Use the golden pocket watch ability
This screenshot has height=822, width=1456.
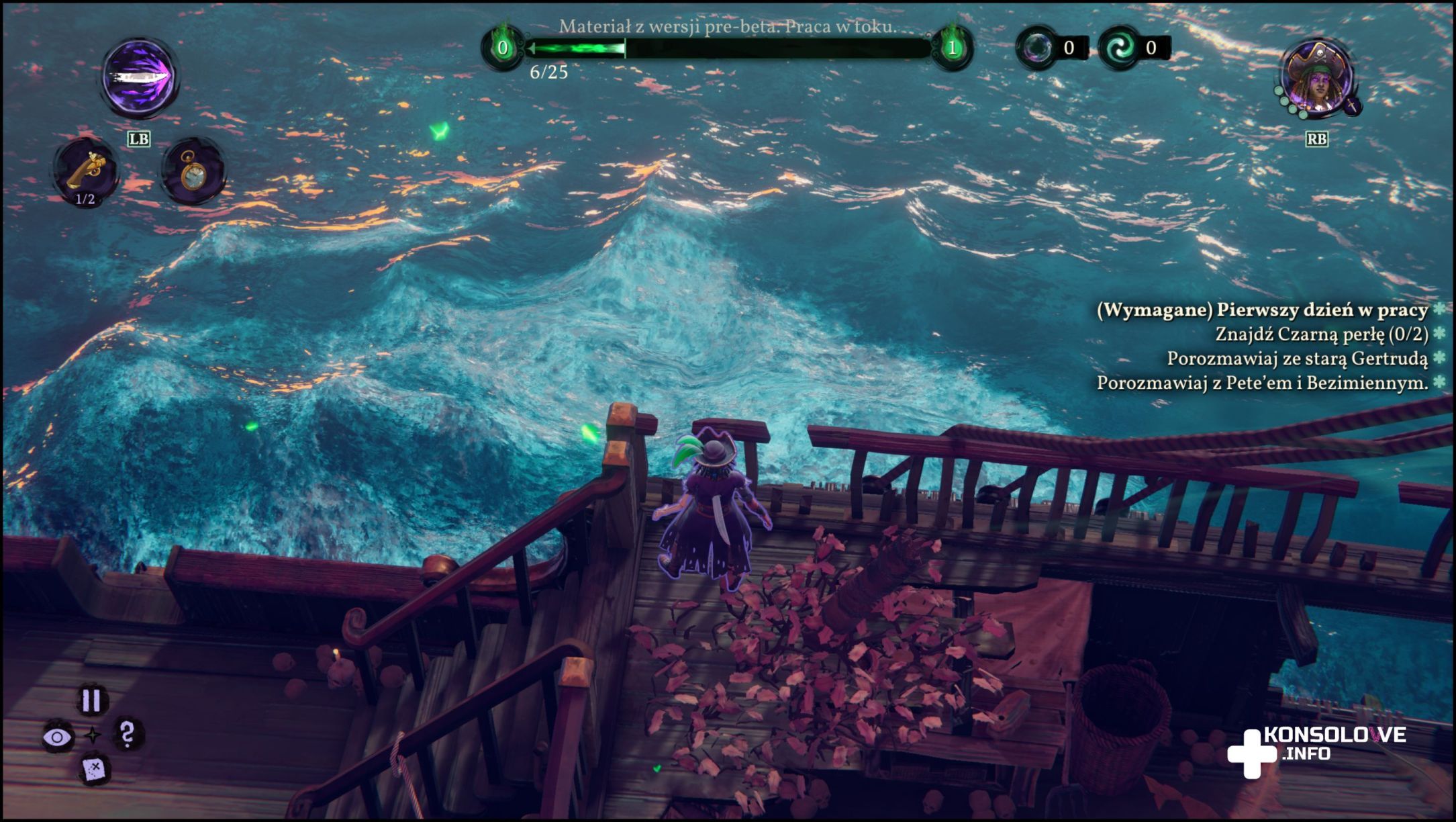click(x=193, y=171)
